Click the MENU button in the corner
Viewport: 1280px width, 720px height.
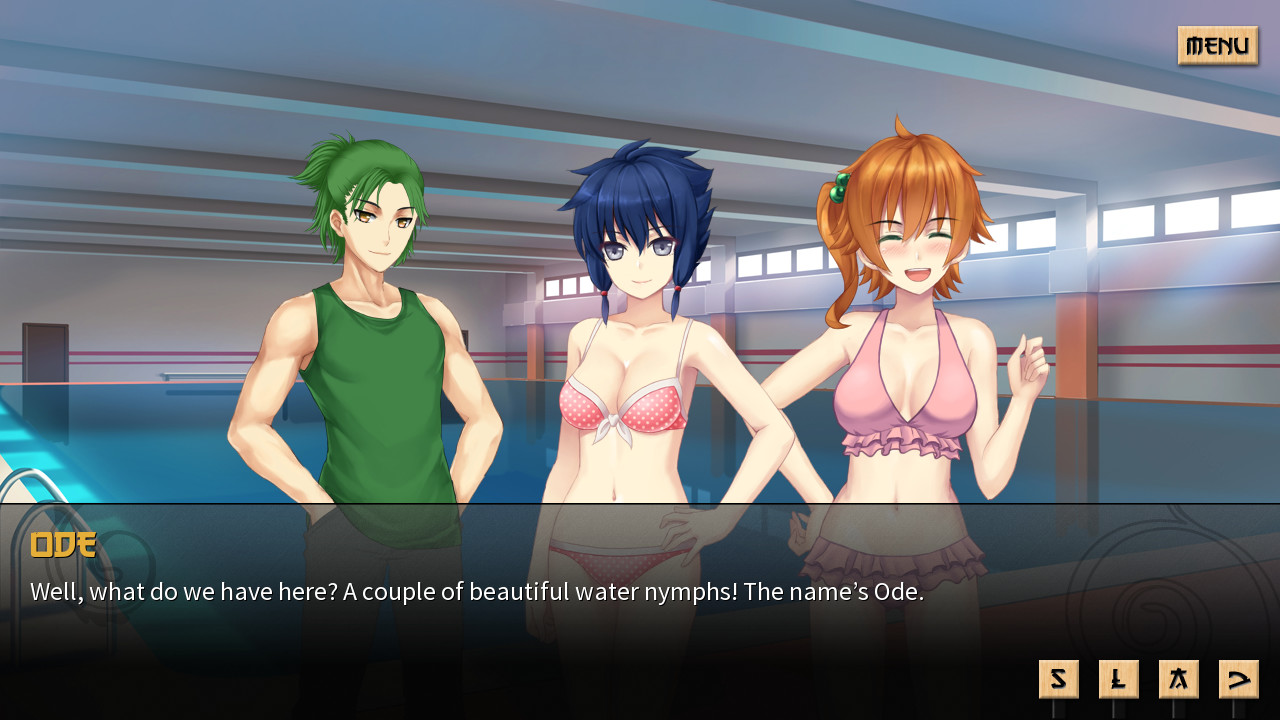1217,46
